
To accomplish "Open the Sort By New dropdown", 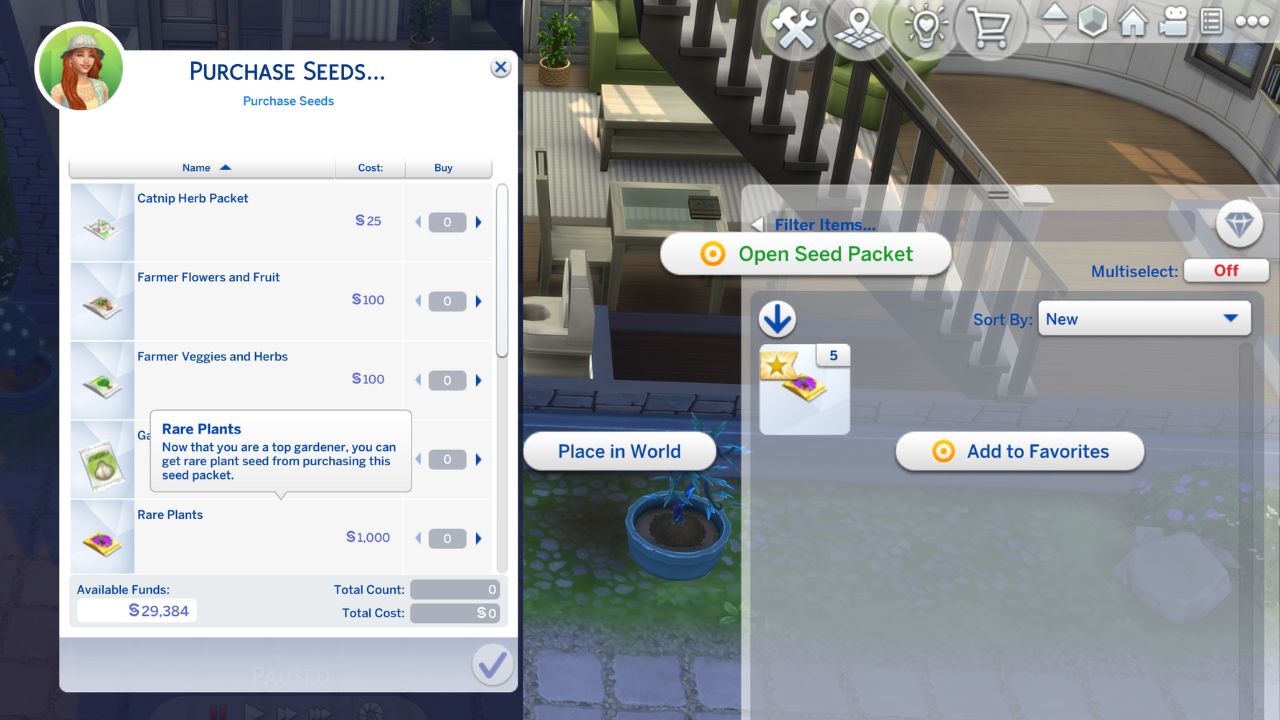I will coord(1143,318).
